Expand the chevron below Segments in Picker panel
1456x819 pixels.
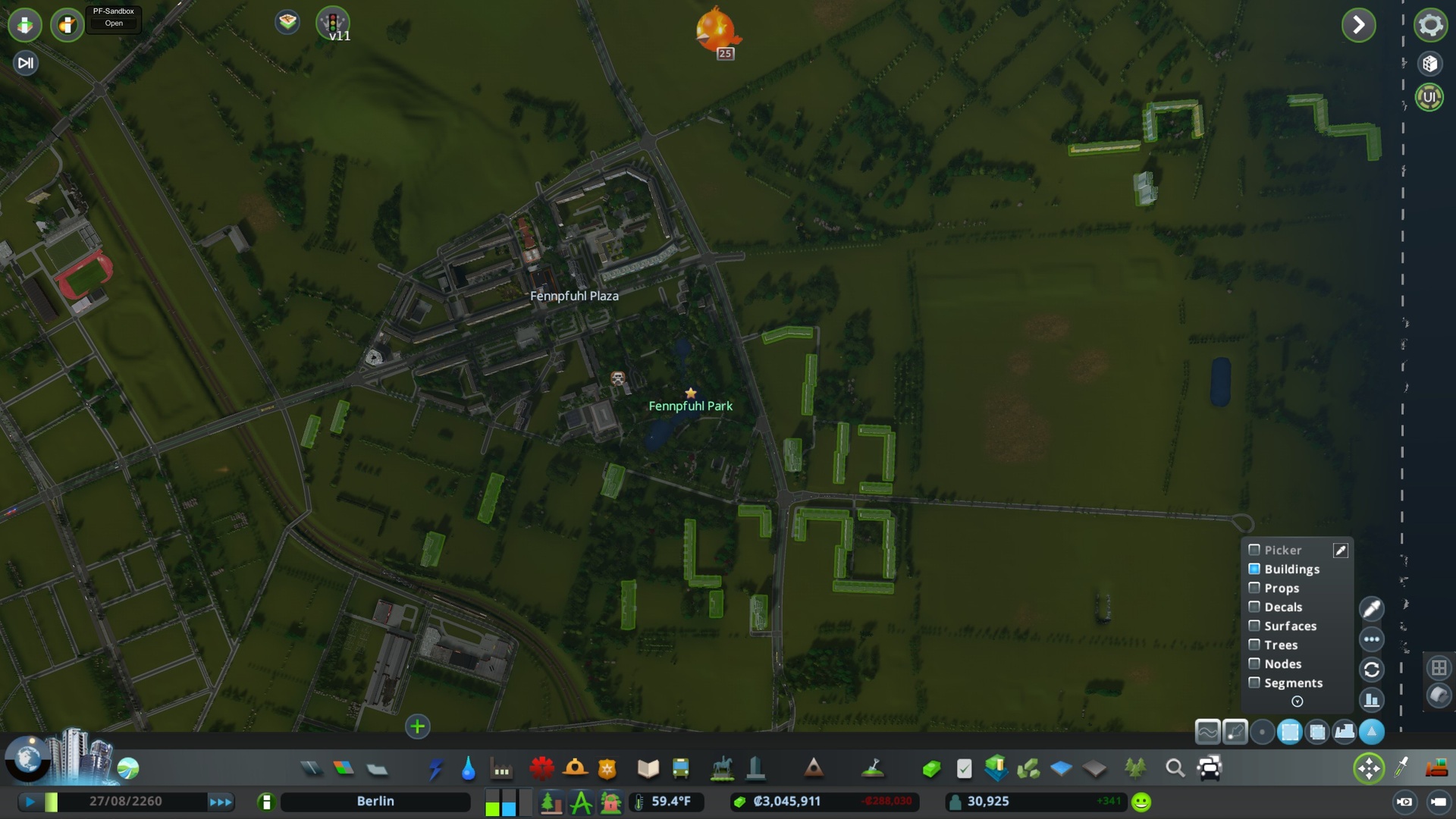1296,701
